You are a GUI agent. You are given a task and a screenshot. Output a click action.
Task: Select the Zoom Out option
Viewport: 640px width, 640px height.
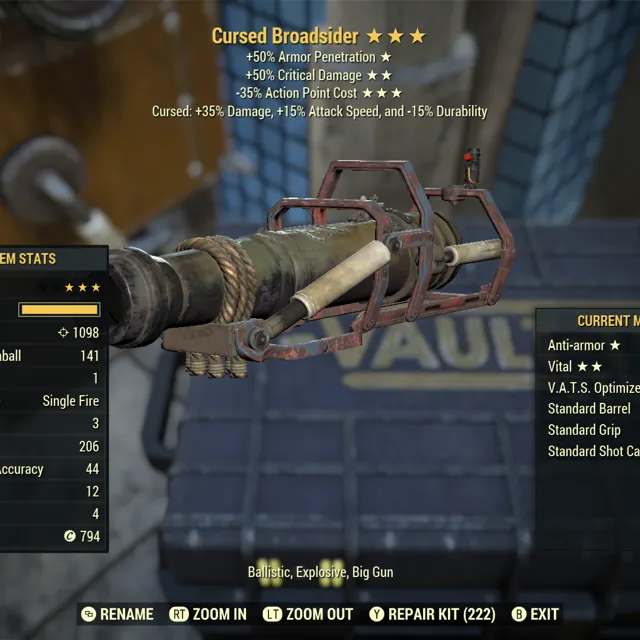click(309, 614)
